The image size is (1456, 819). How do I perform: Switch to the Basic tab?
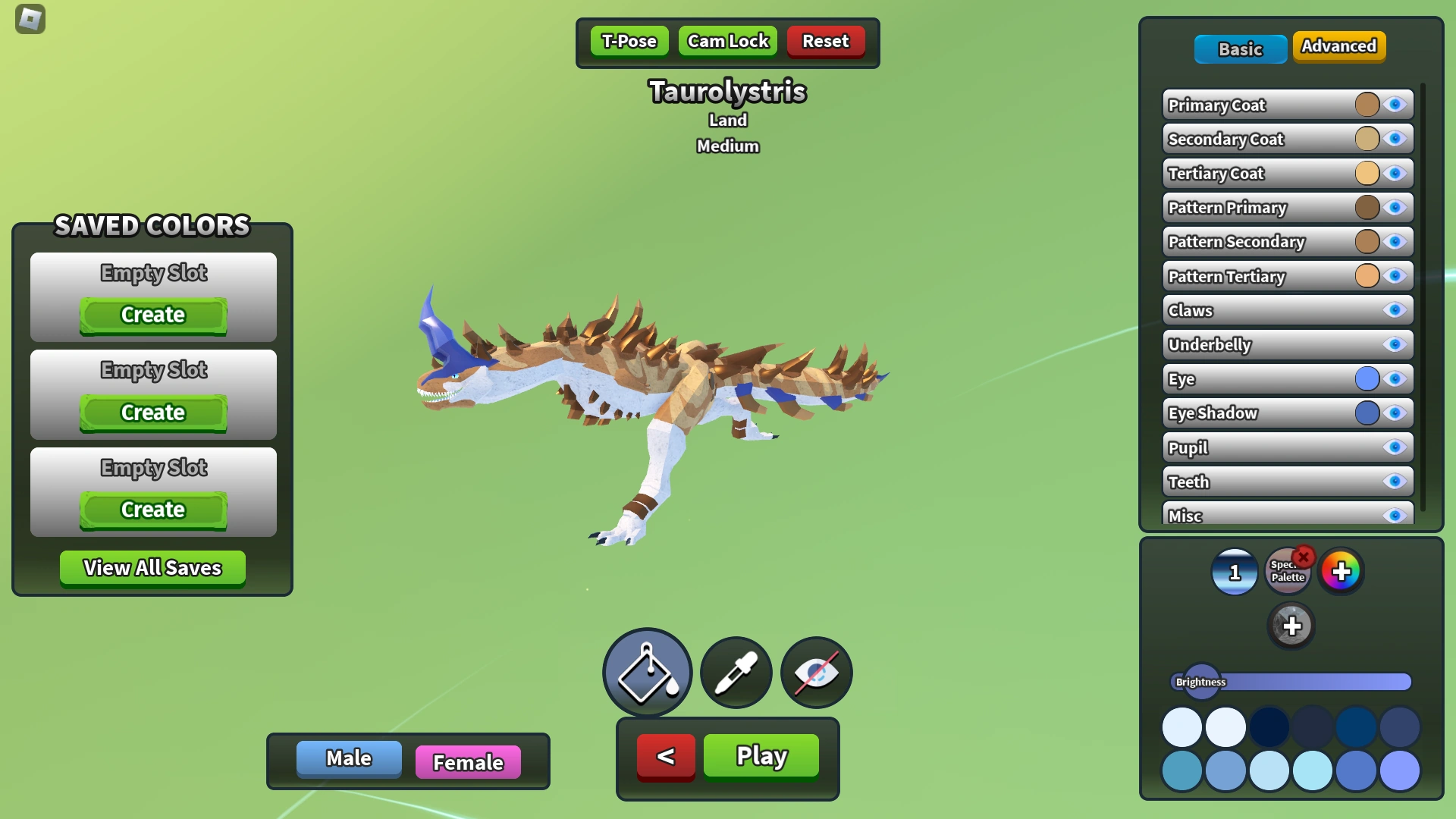1241,49
